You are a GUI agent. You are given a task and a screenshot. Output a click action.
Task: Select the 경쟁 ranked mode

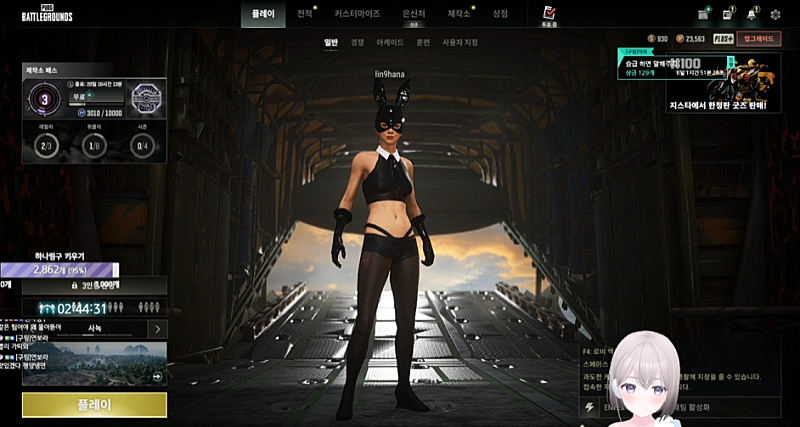tap(357, 42)
